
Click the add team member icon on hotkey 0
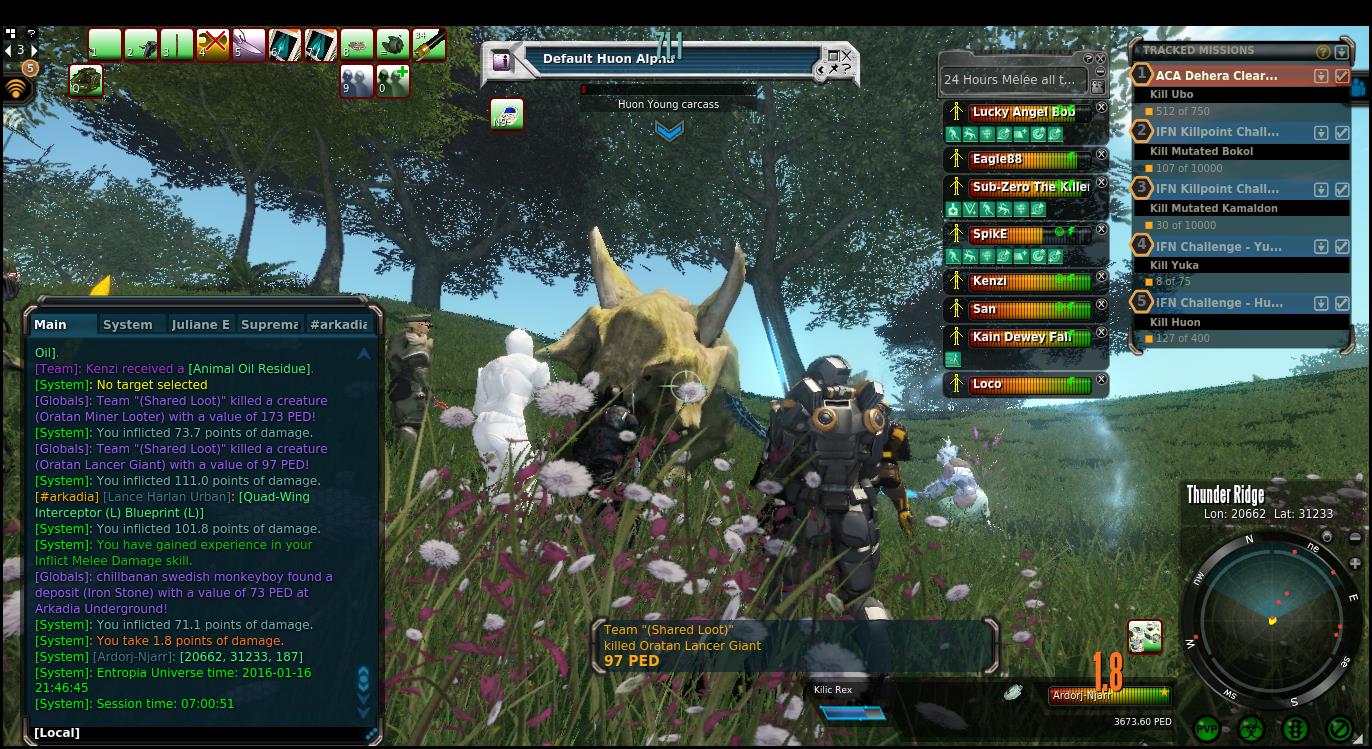[x=393, y=80]
